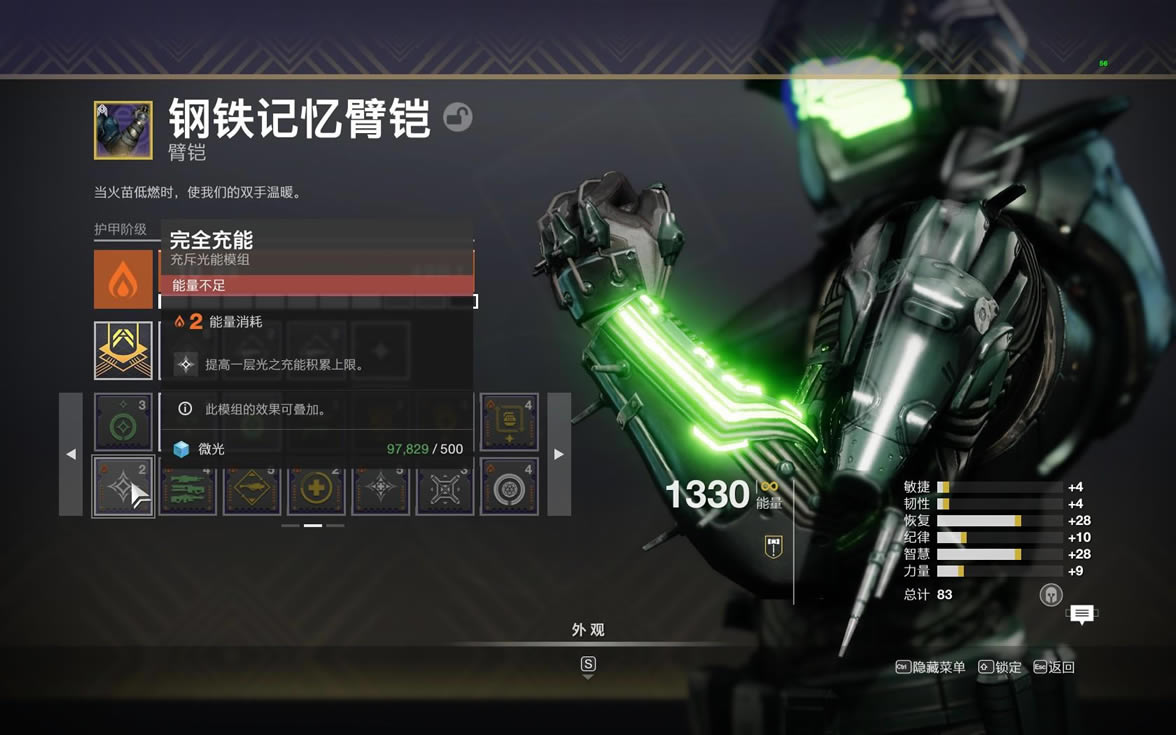
Task: Select the white ring circle mod
Action: click(509, 487)
